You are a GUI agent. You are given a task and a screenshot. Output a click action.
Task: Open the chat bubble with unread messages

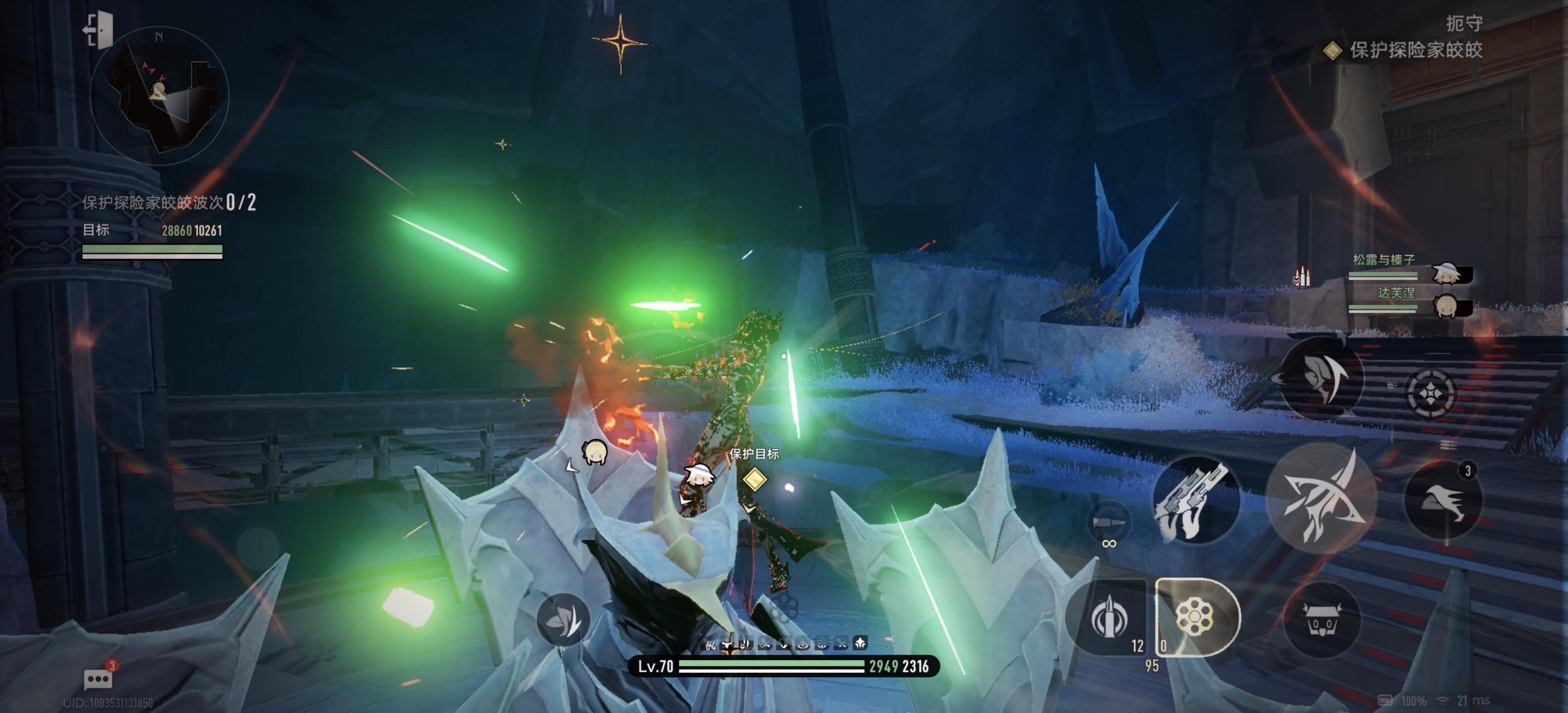coord(98,678)
